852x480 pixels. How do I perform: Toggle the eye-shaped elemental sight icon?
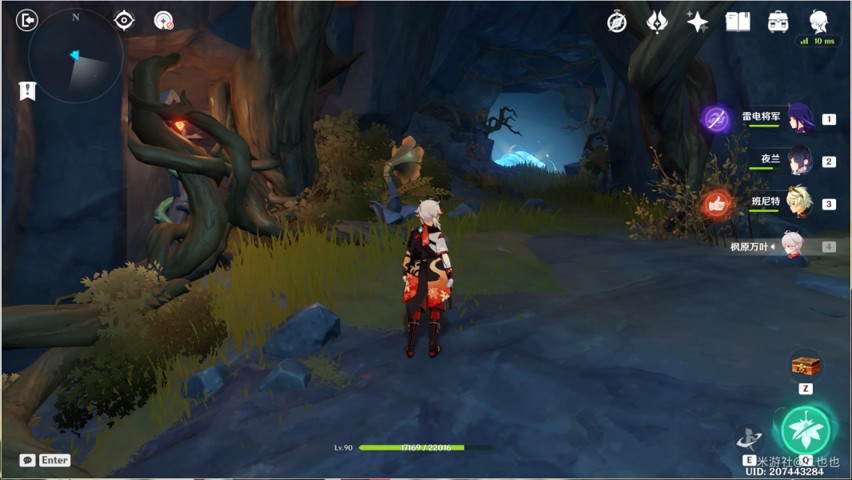point(124,20)
